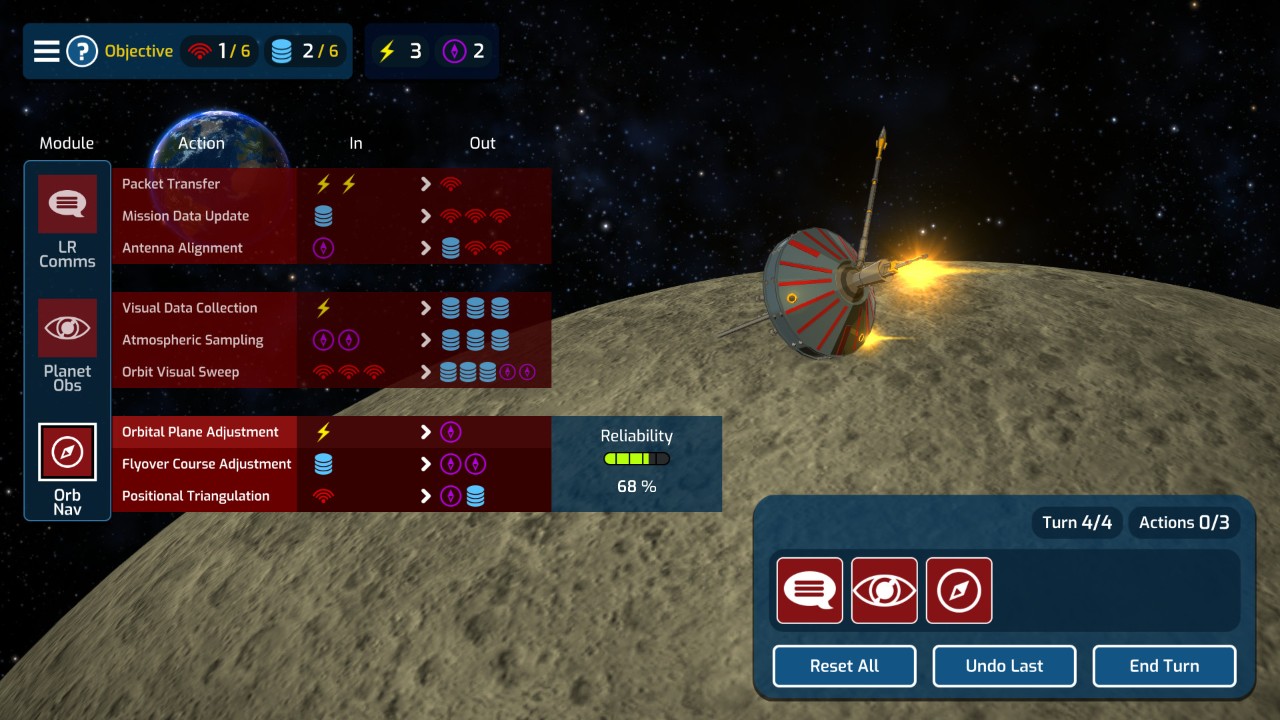Viewport: 1280px width, 720px height.
Task: End the current turn
Action: [x=1164, y=666]
